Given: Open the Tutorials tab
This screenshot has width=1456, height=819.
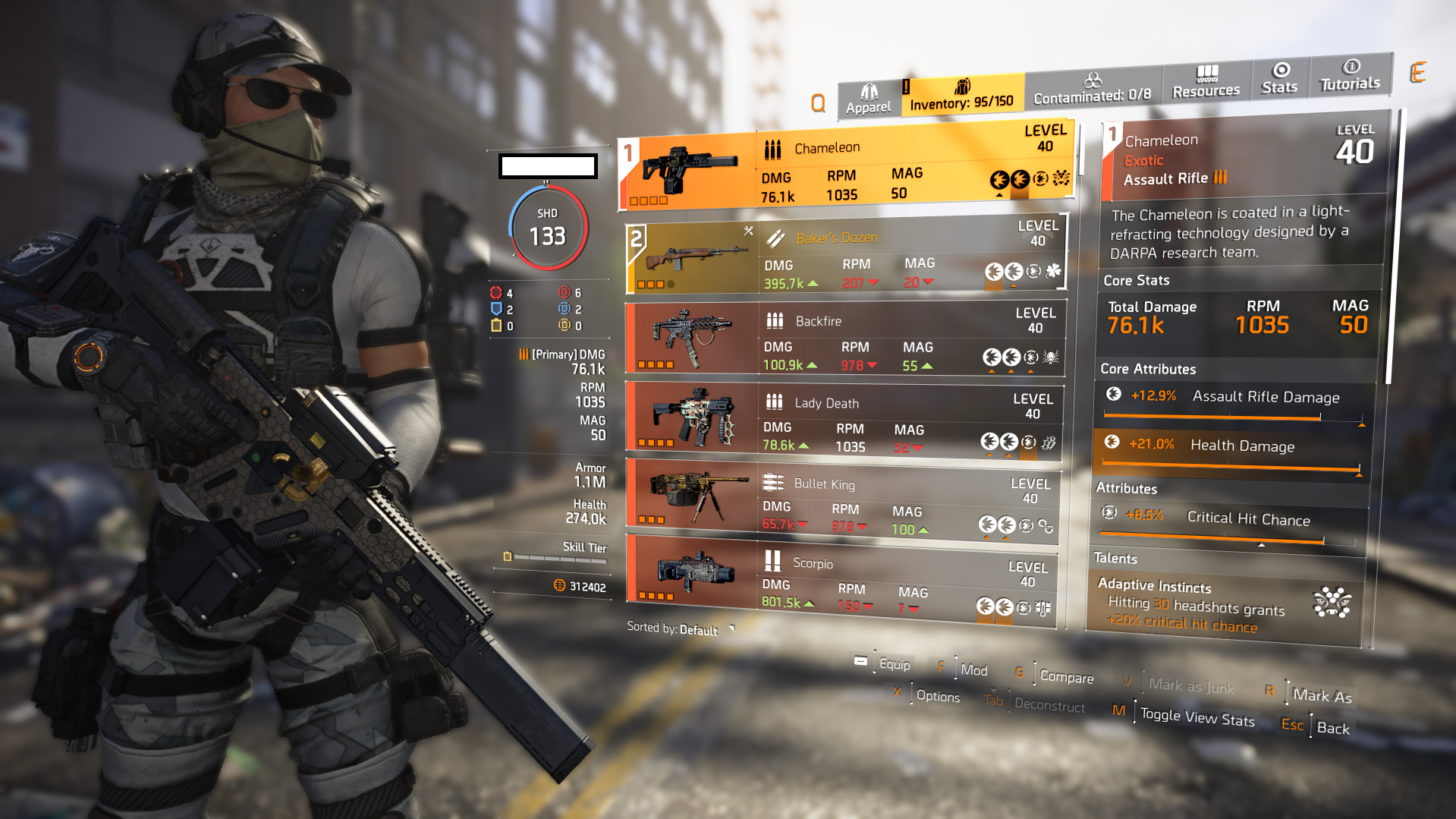Looking at the screenshot, I should pos(1349,76).
